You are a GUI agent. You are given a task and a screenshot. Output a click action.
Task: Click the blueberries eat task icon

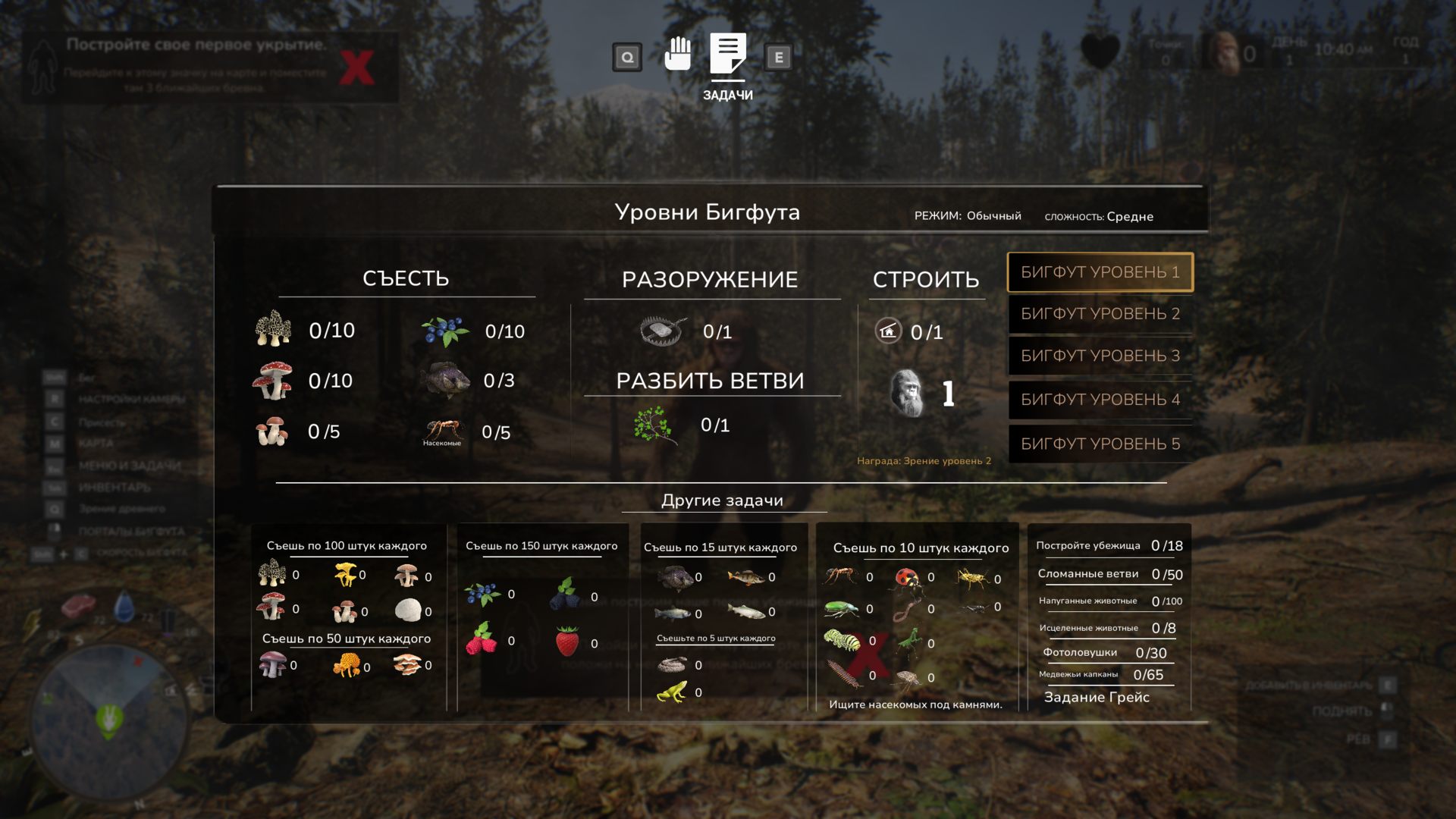pyautogui.click(x=445, y=331)
